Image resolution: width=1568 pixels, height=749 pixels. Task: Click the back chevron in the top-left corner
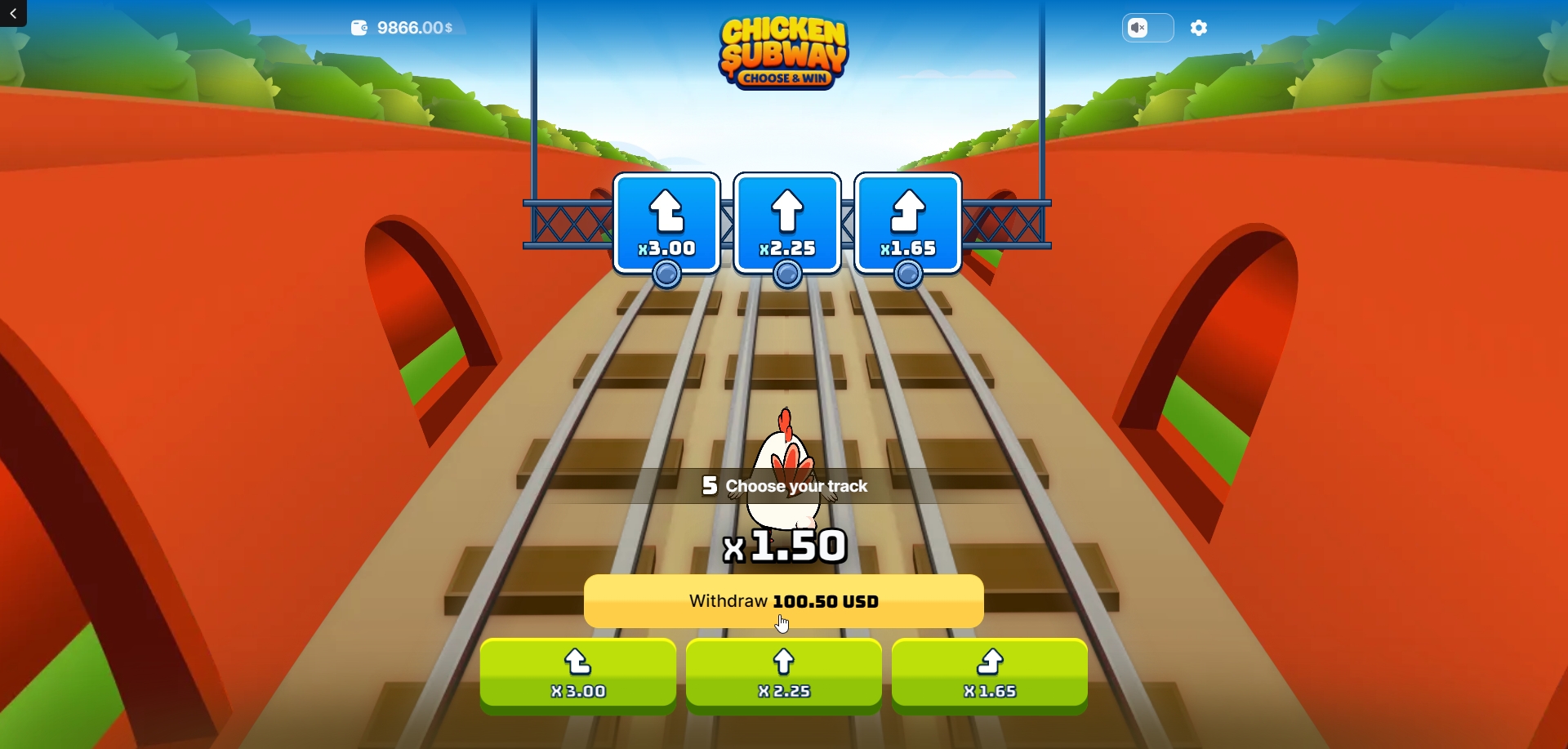pyautogui.click(x=12, y=13)
